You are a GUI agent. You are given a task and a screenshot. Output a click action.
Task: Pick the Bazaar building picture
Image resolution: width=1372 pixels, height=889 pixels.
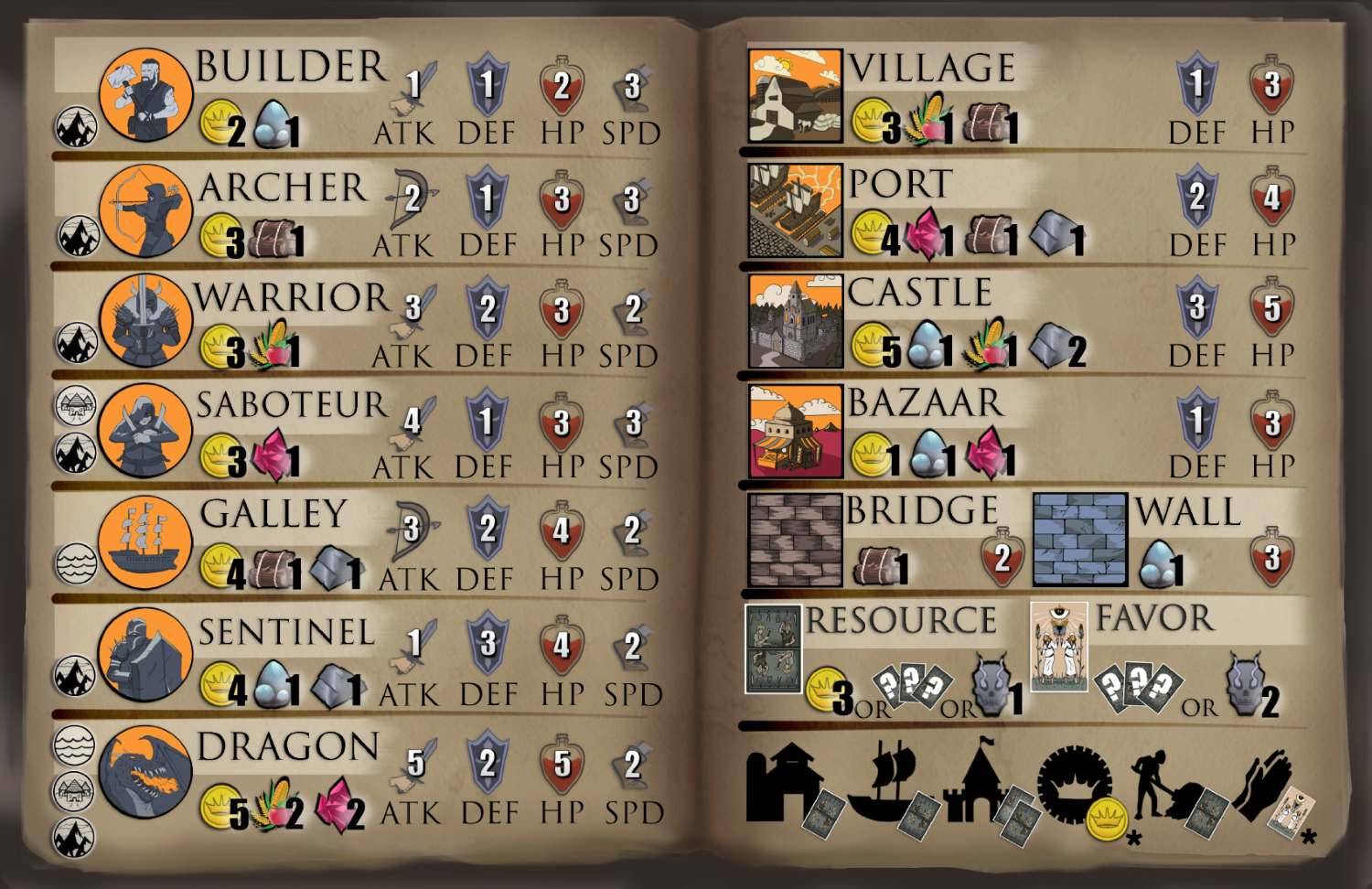click(795, 431)
